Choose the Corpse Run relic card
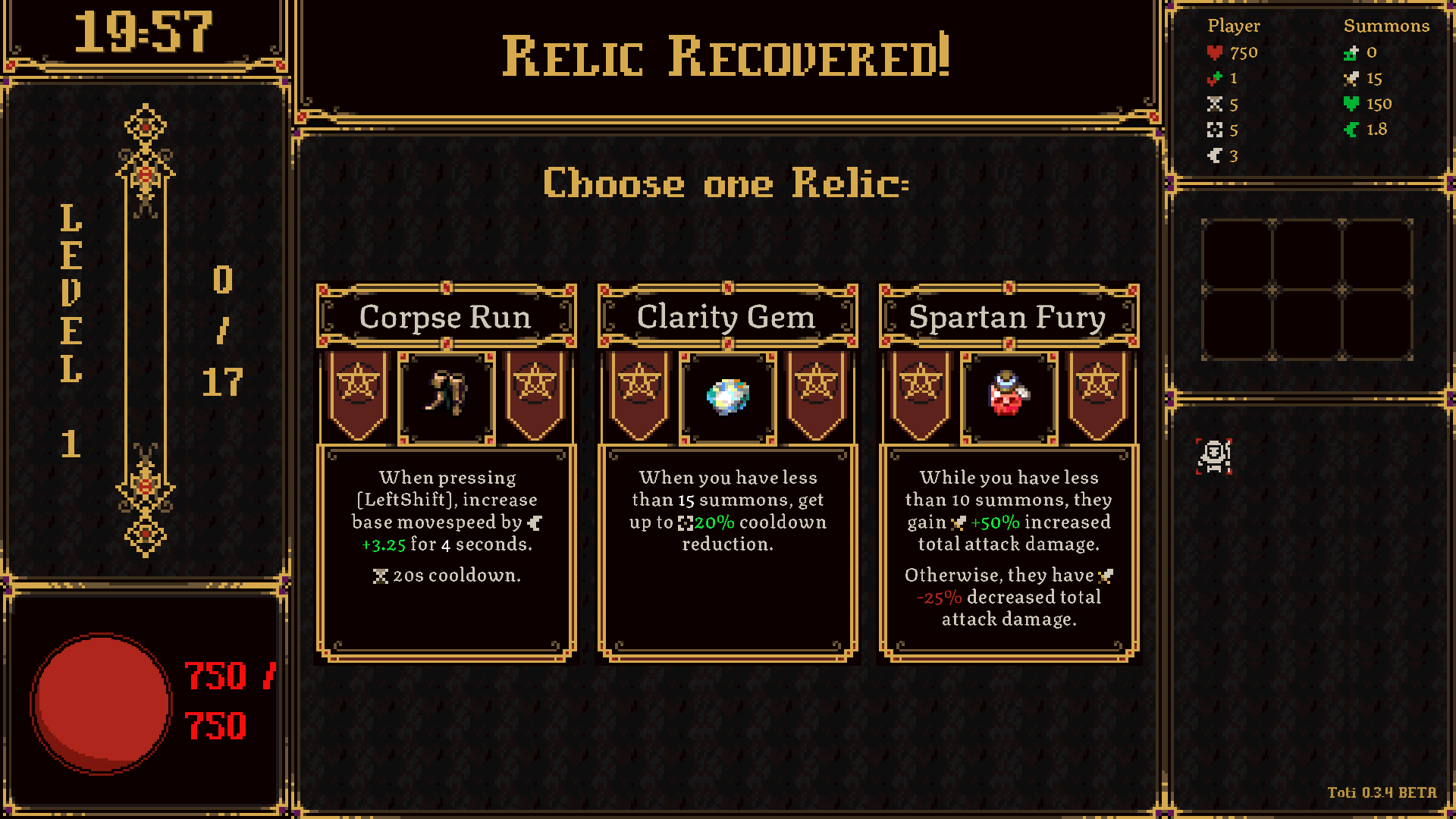This screenshot has height=819, width=1456. click(x=447, y=472)
